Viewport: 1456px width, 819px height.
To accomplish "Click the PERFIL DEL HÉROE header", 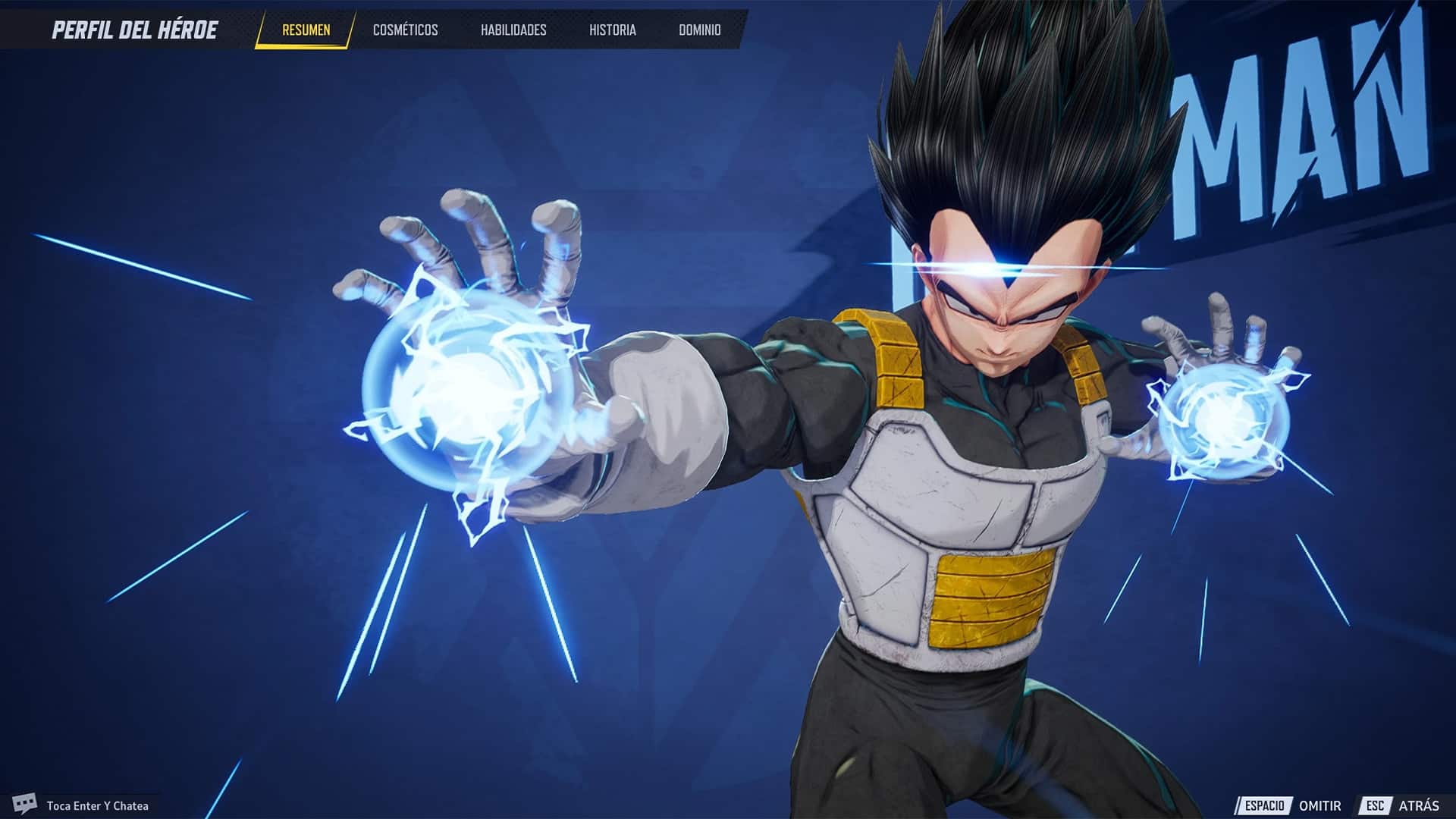I will [x=135, y=28].
